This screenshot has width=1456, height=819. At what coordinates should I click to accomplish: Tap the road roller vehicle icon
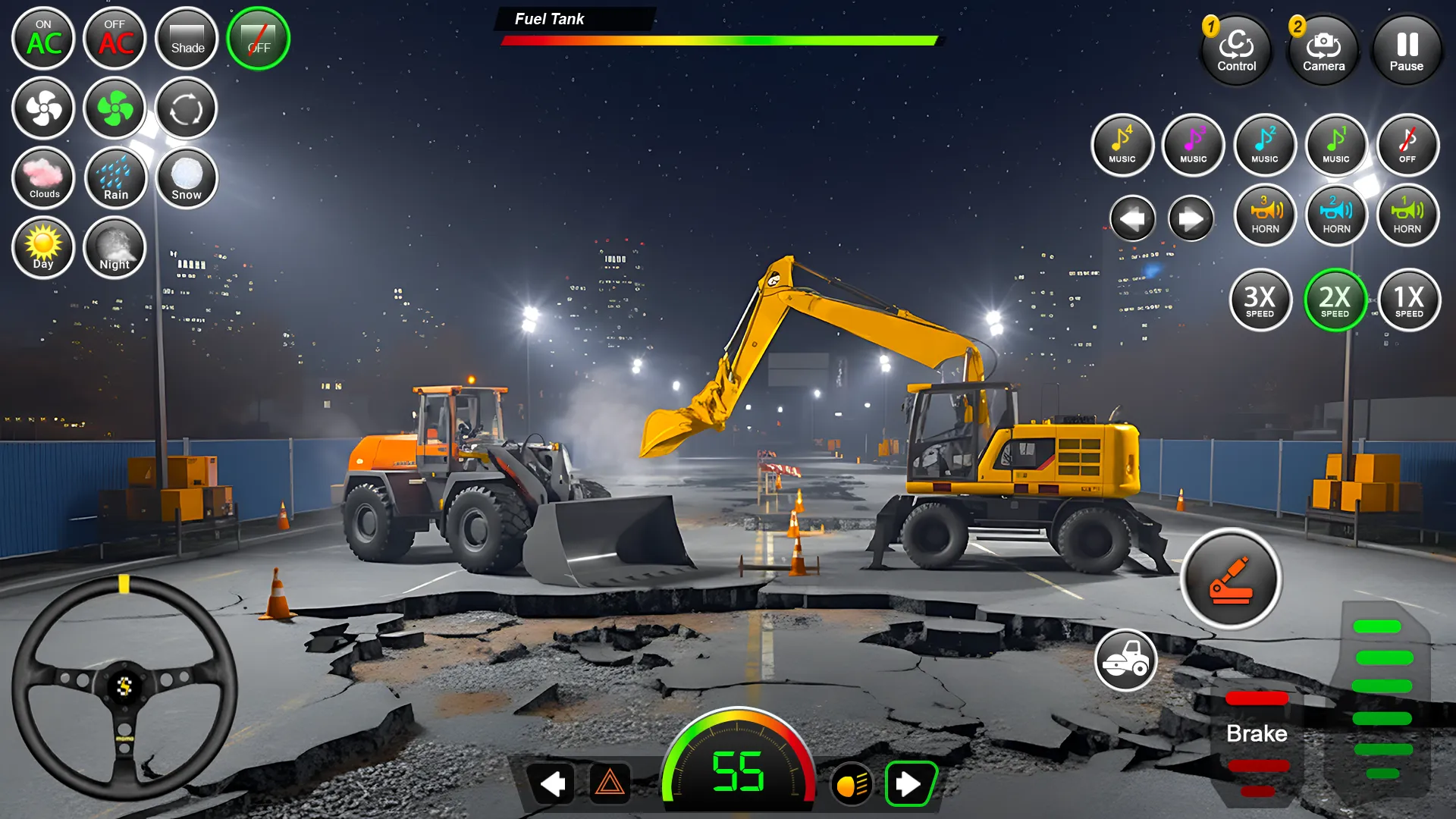(1128, 661)
